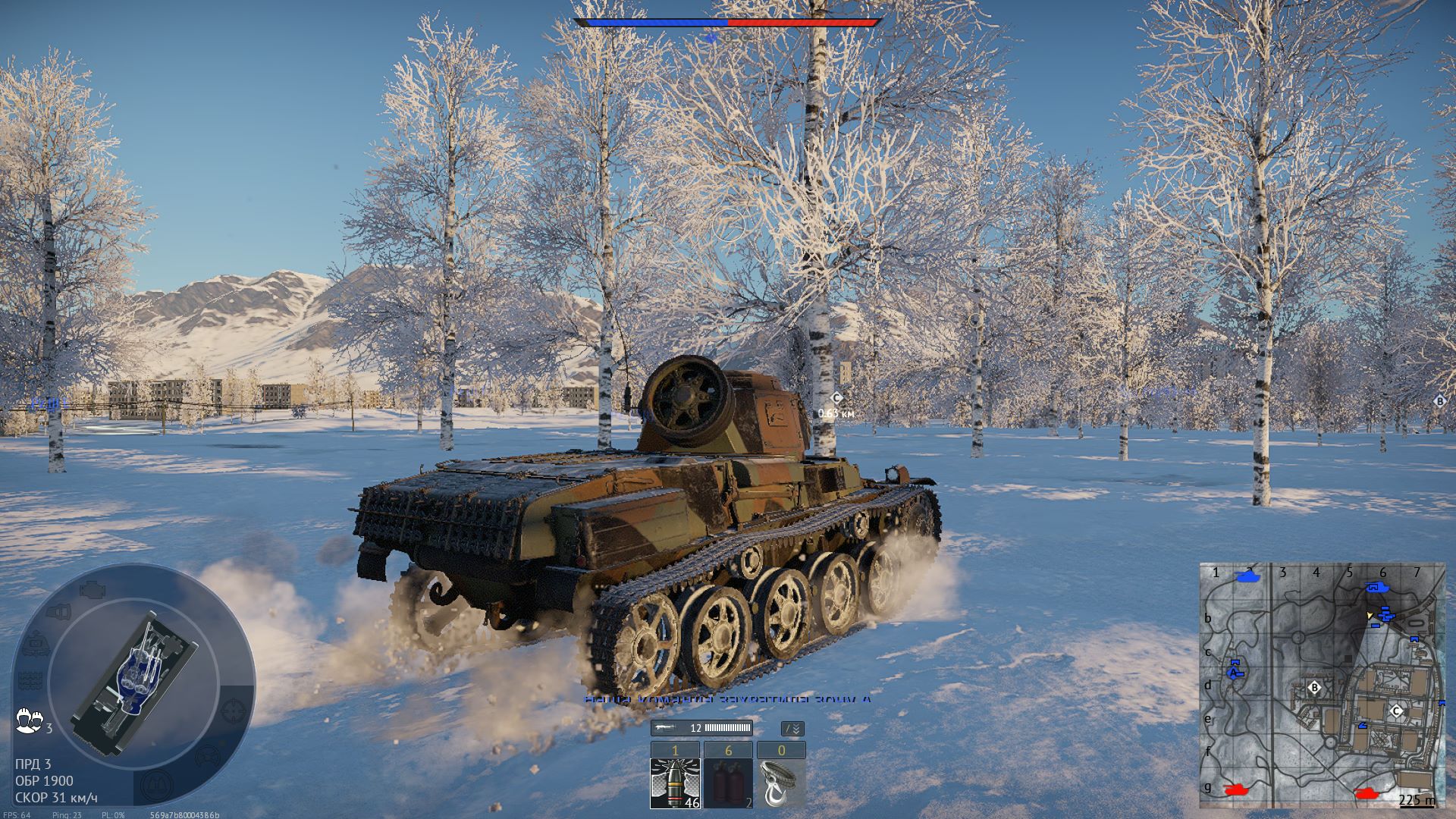This screenshot has width=1456, height=819.
Task: Click the engine status icon
Action: (x=94, y=588)
